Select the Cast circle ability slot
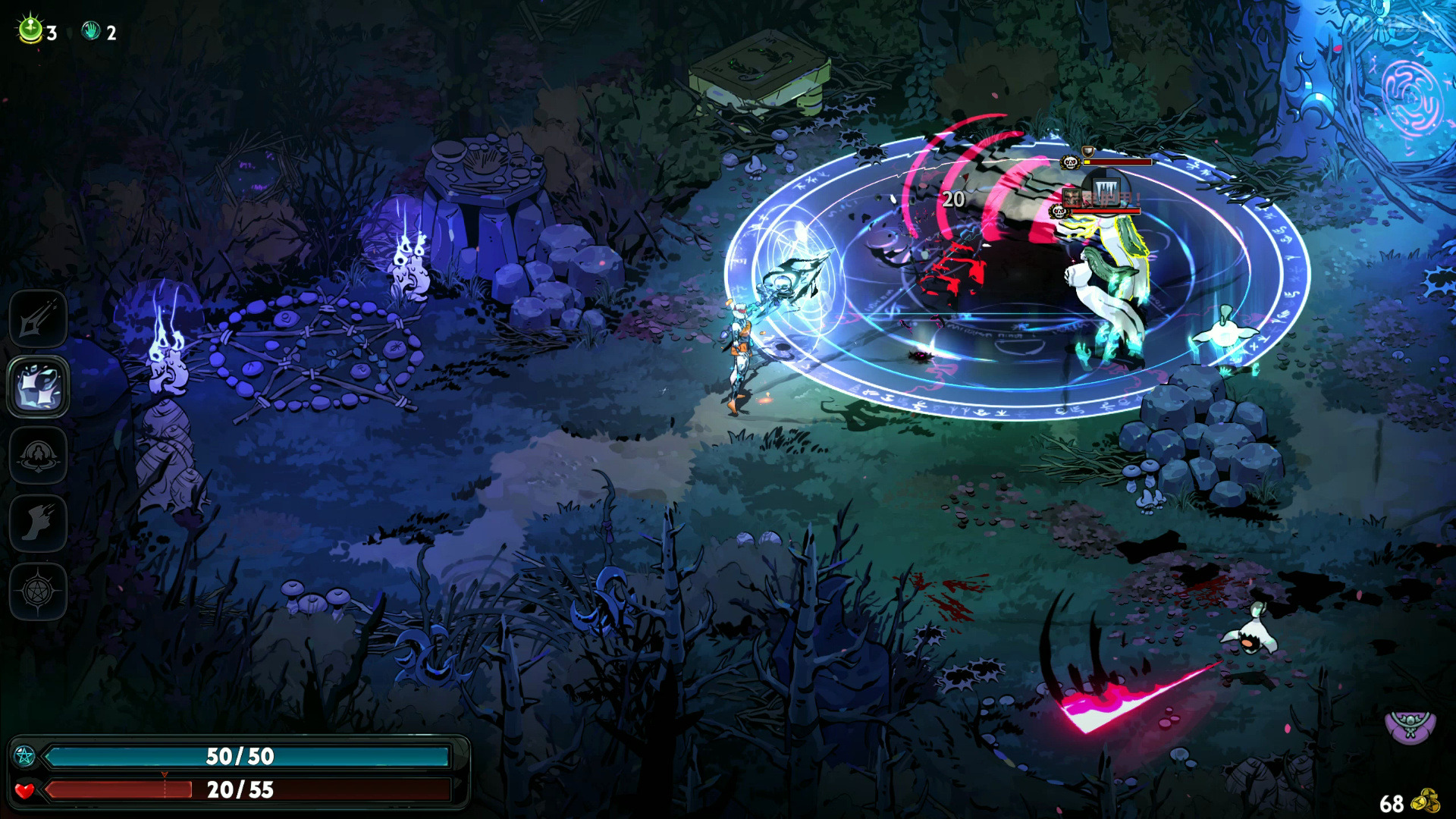This screenshot has height=819, width=1456. tap(38, 455)
